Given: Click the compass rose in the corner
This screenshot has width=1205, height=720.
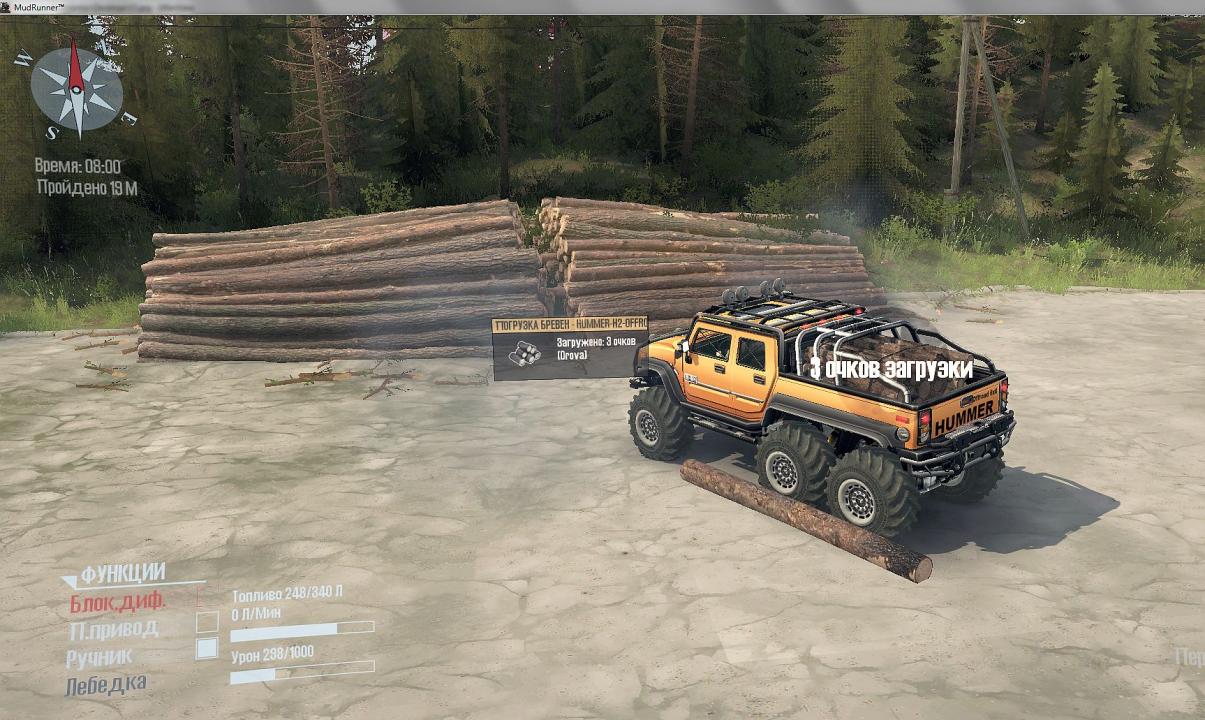Looking at the screenshot, I should coord(76,89).
